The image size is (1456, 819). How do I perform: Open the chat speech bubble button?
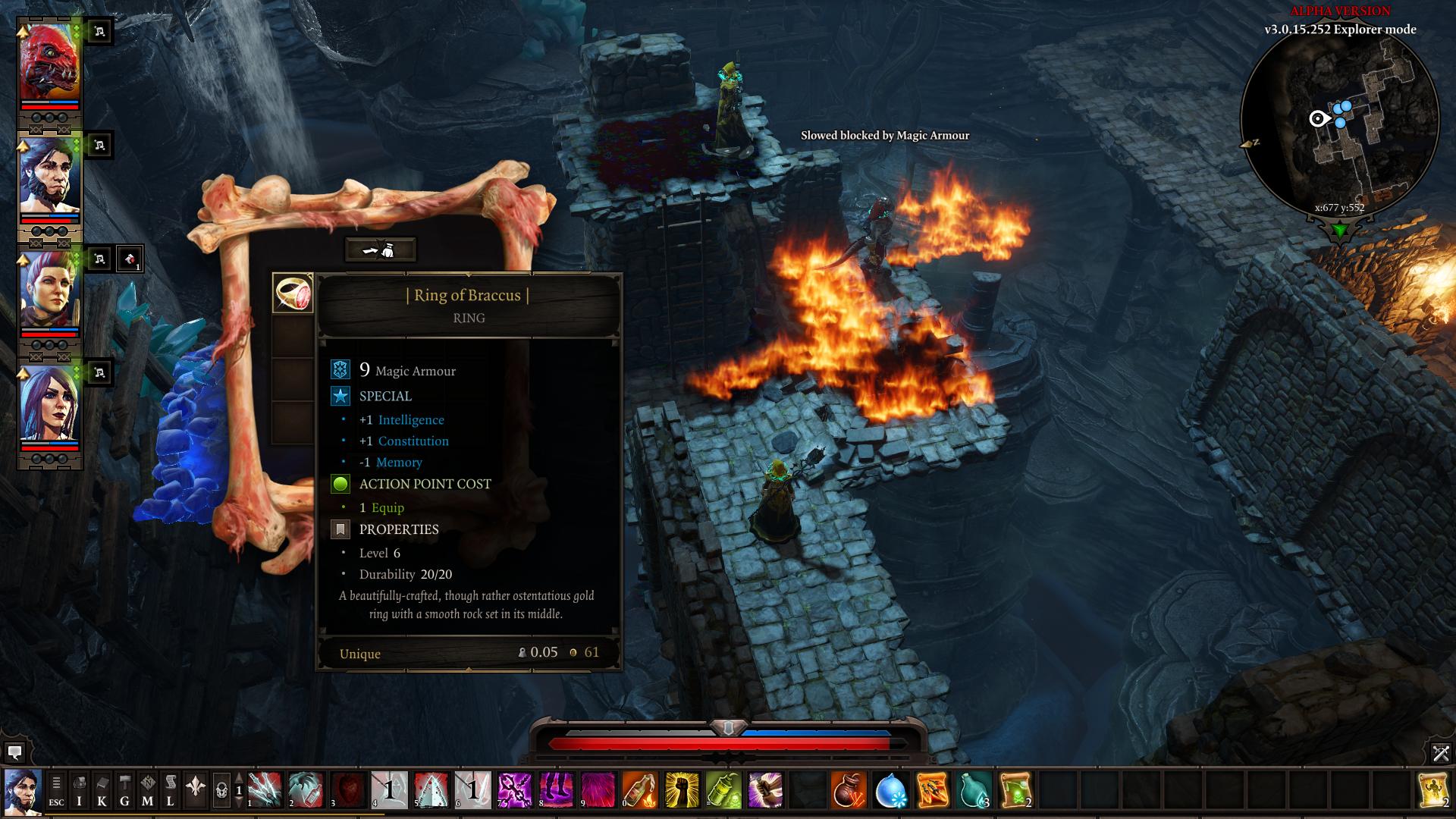click(x=14, y=752)
